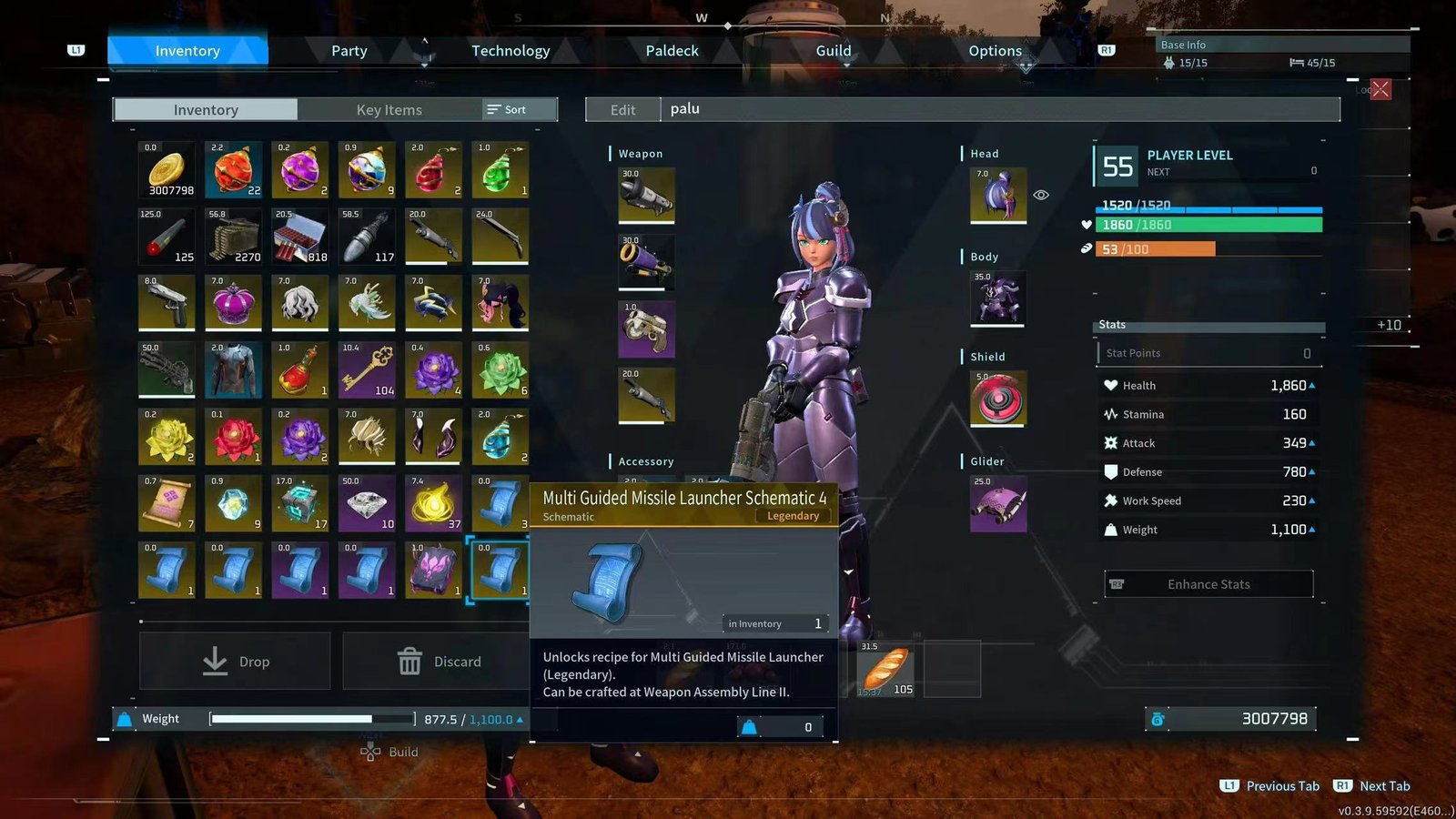Select the gold coin stack slot
1456x819 pixels.
pos(167,169)
